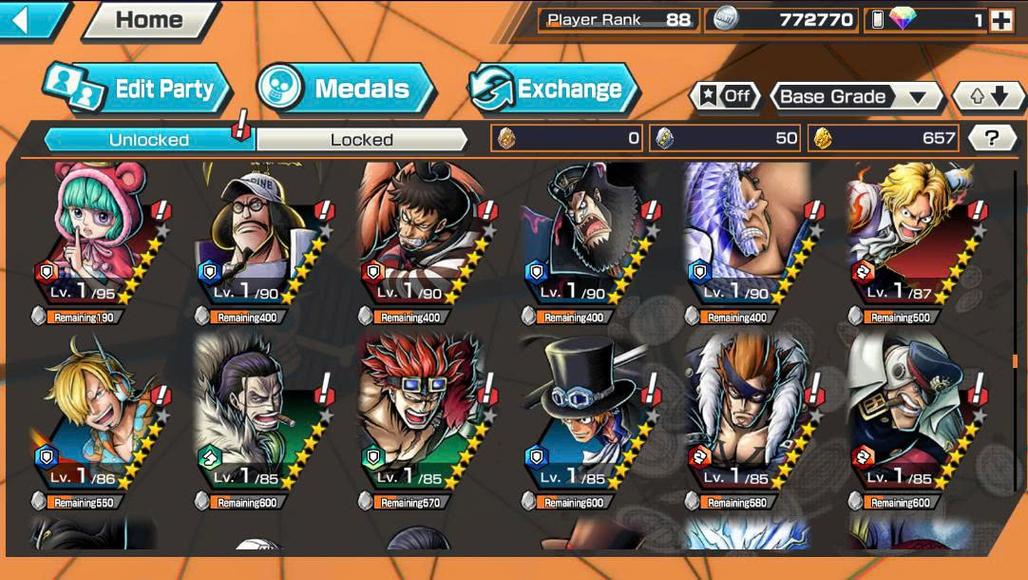Open the Medals screen
Viewport: 1028px width, 580px height.
[x=346, y=89]
